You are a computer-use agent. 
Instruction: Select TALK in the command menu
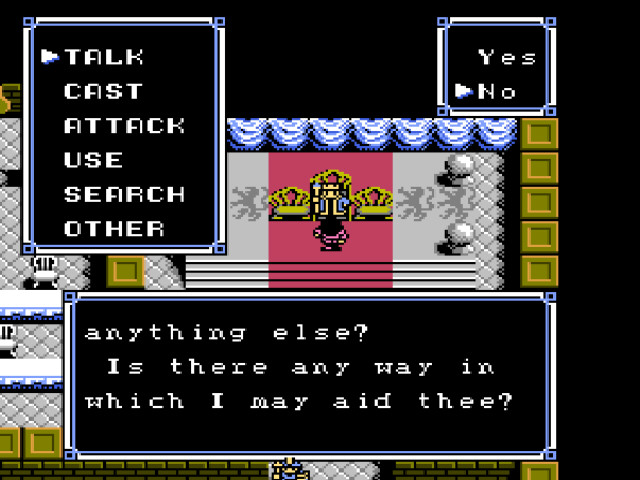(x=104, y=57)
